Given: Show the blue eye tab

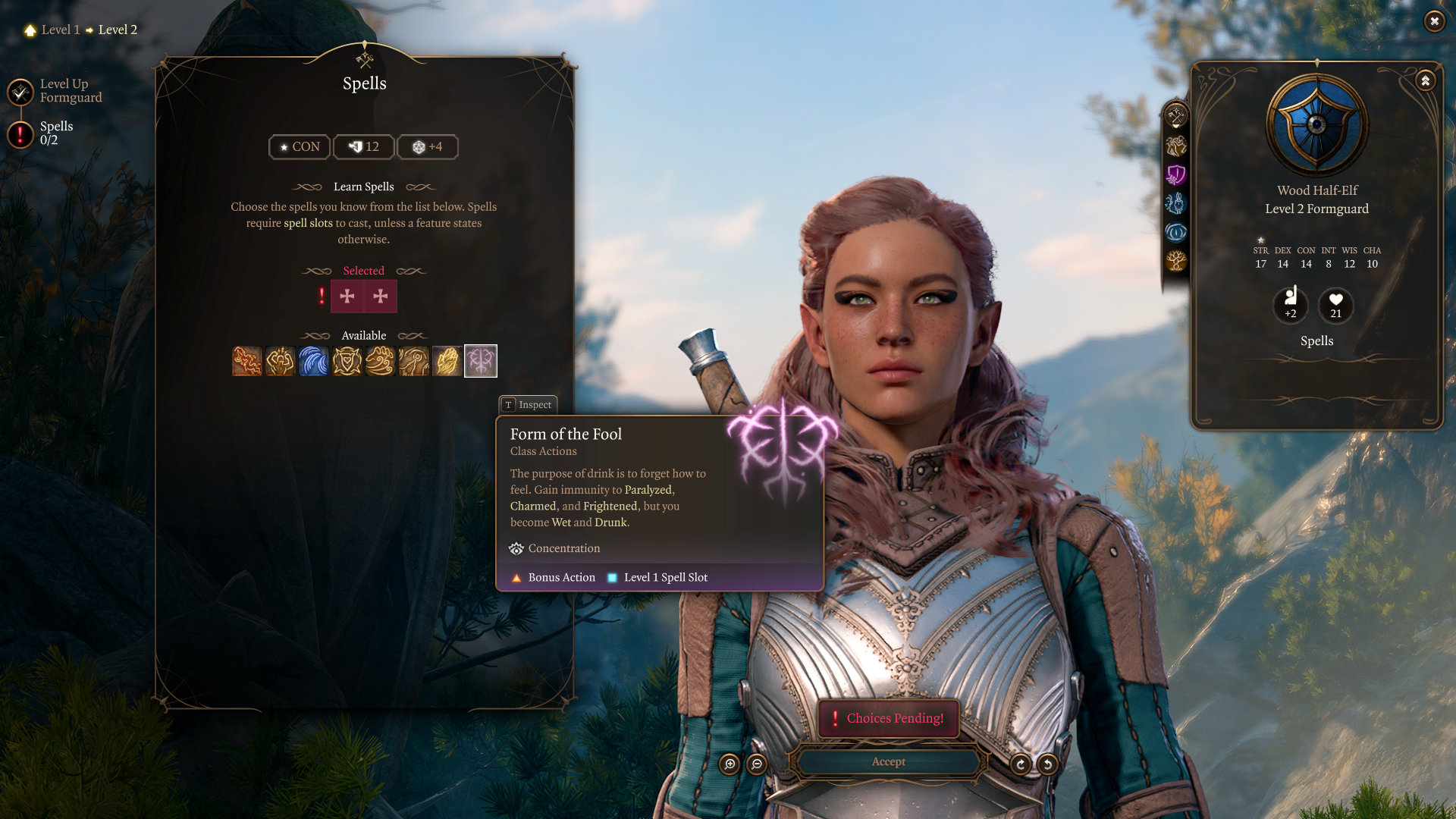Looking at the screenshot, I should 1176,232.
